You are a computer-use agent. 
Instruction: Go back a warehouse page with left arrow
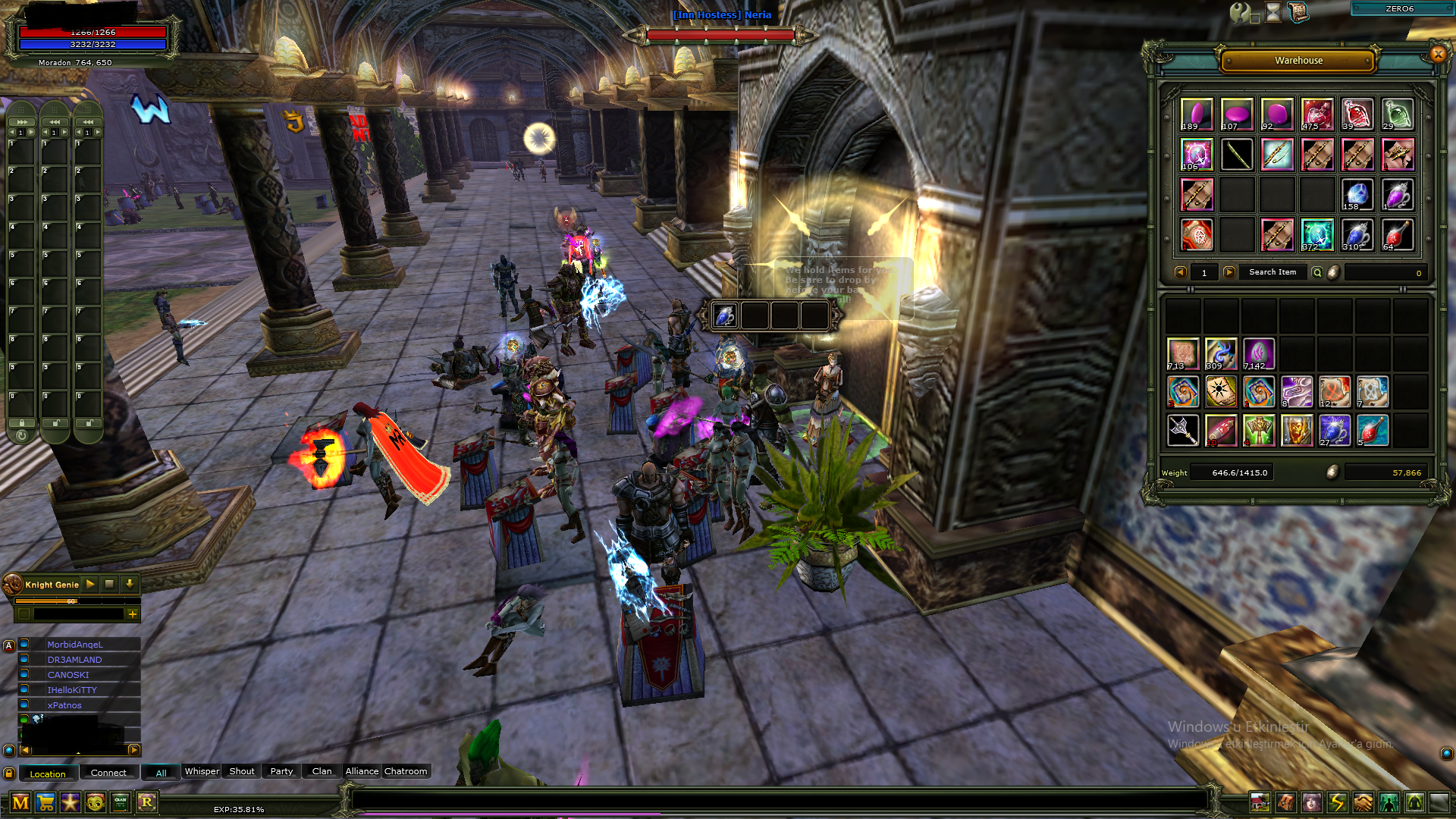(1181, 272)
